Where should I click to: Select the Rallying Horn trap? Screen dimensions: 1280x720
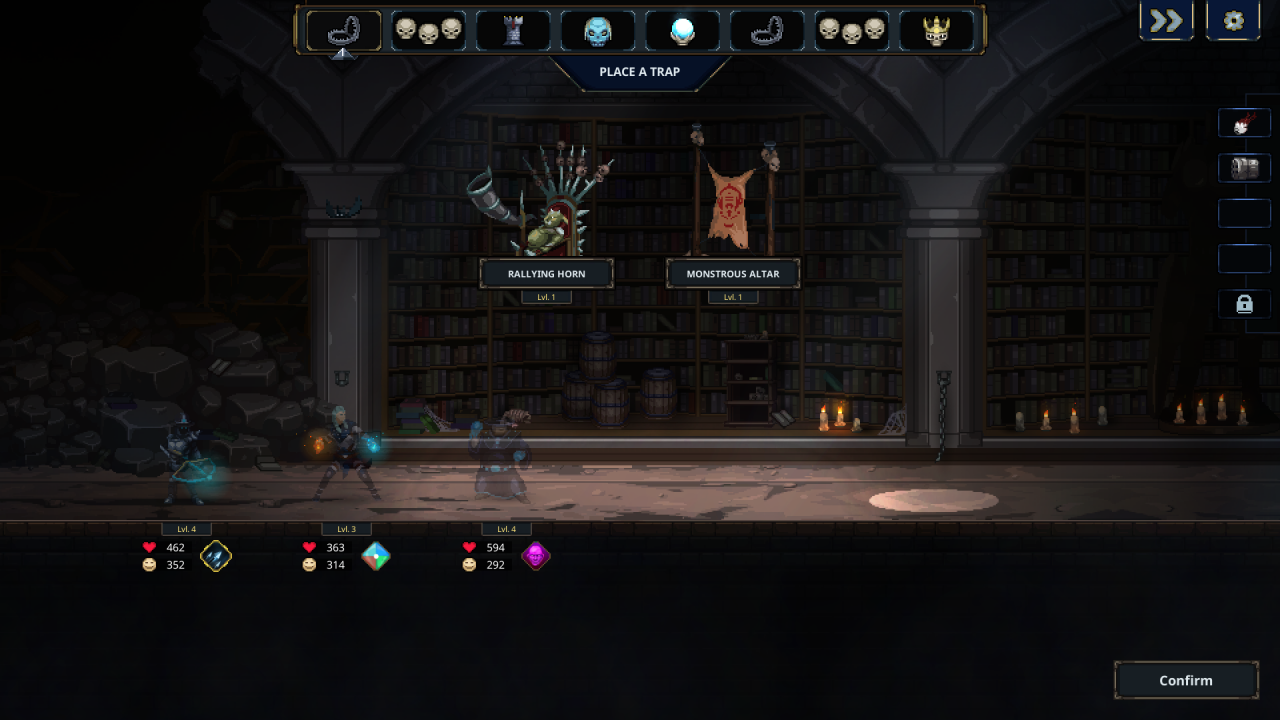coord(546,273)
